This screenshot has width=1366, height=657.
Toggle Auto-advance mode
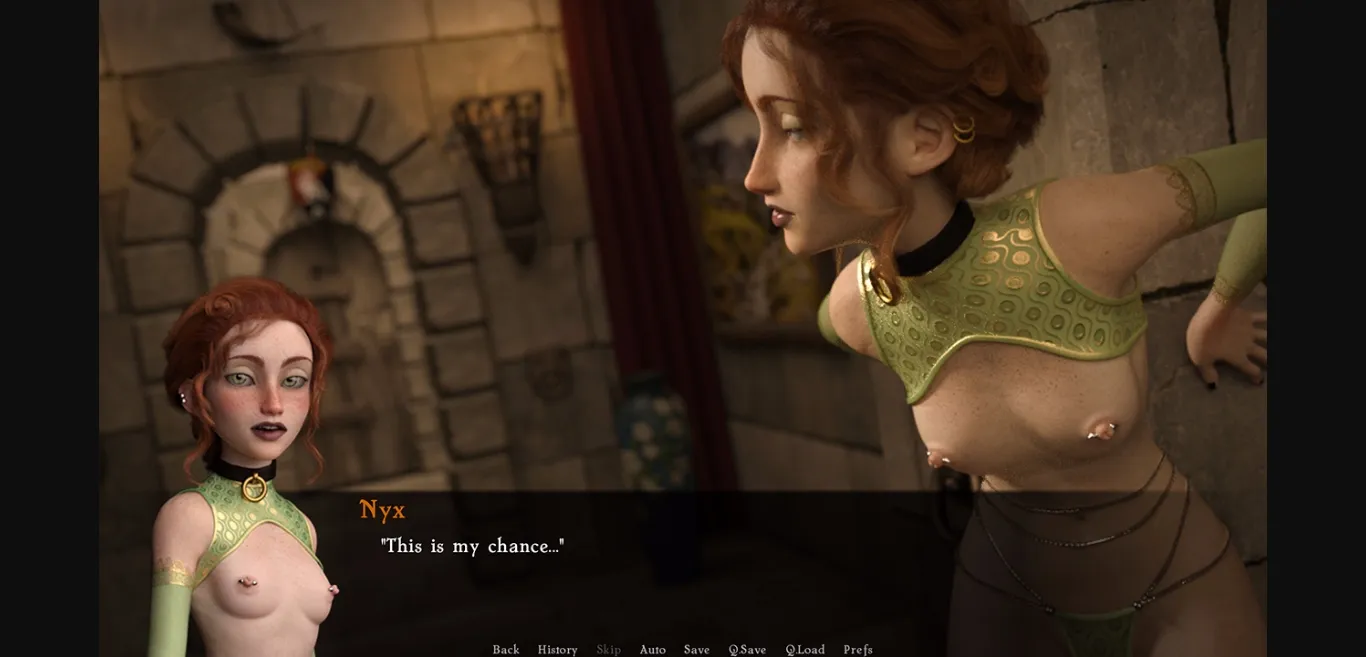click(652, 650)
